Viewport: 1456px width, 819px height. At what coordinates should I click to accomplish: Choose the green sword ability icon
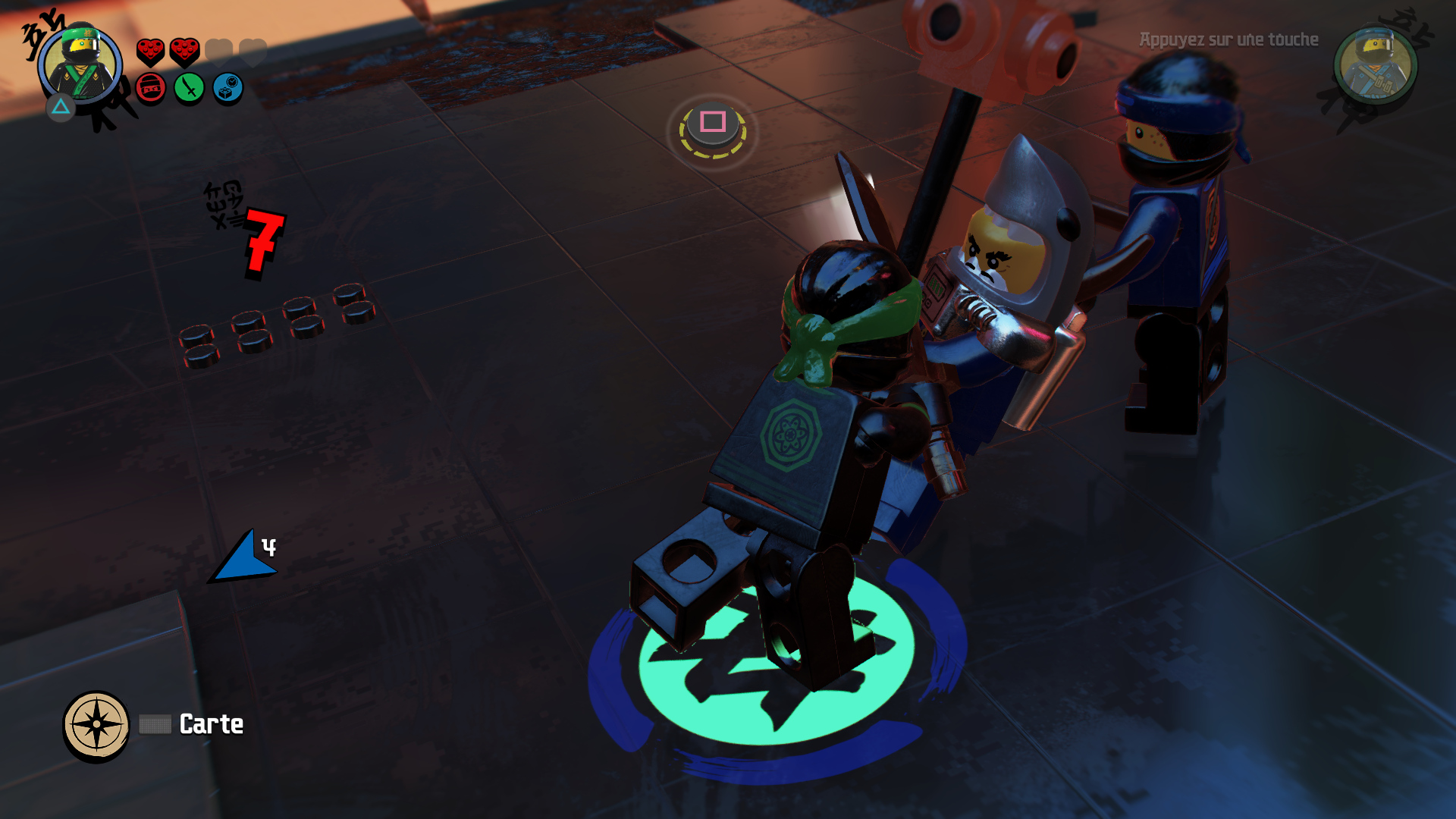189,89
